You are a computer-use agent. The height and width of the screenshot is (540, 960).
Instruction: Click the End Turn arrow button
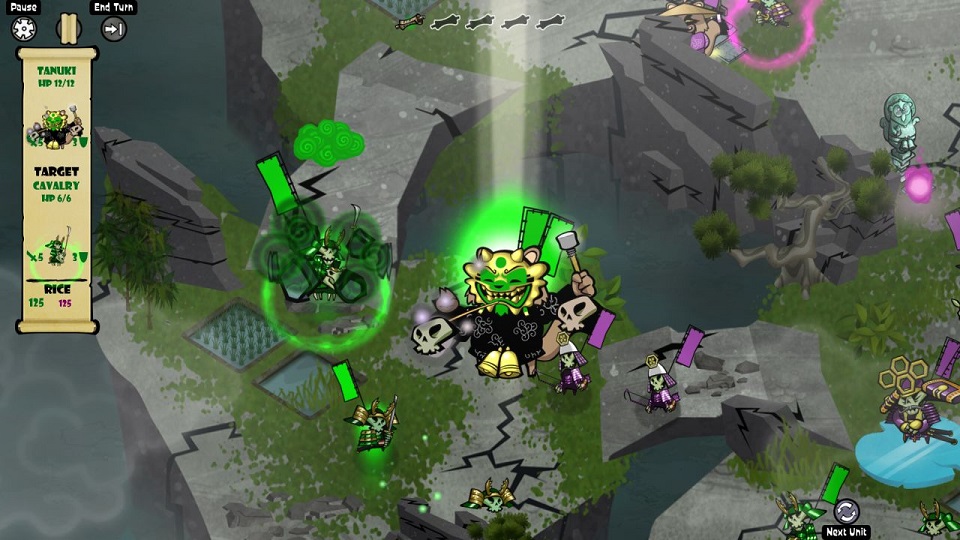coord(114,28)
